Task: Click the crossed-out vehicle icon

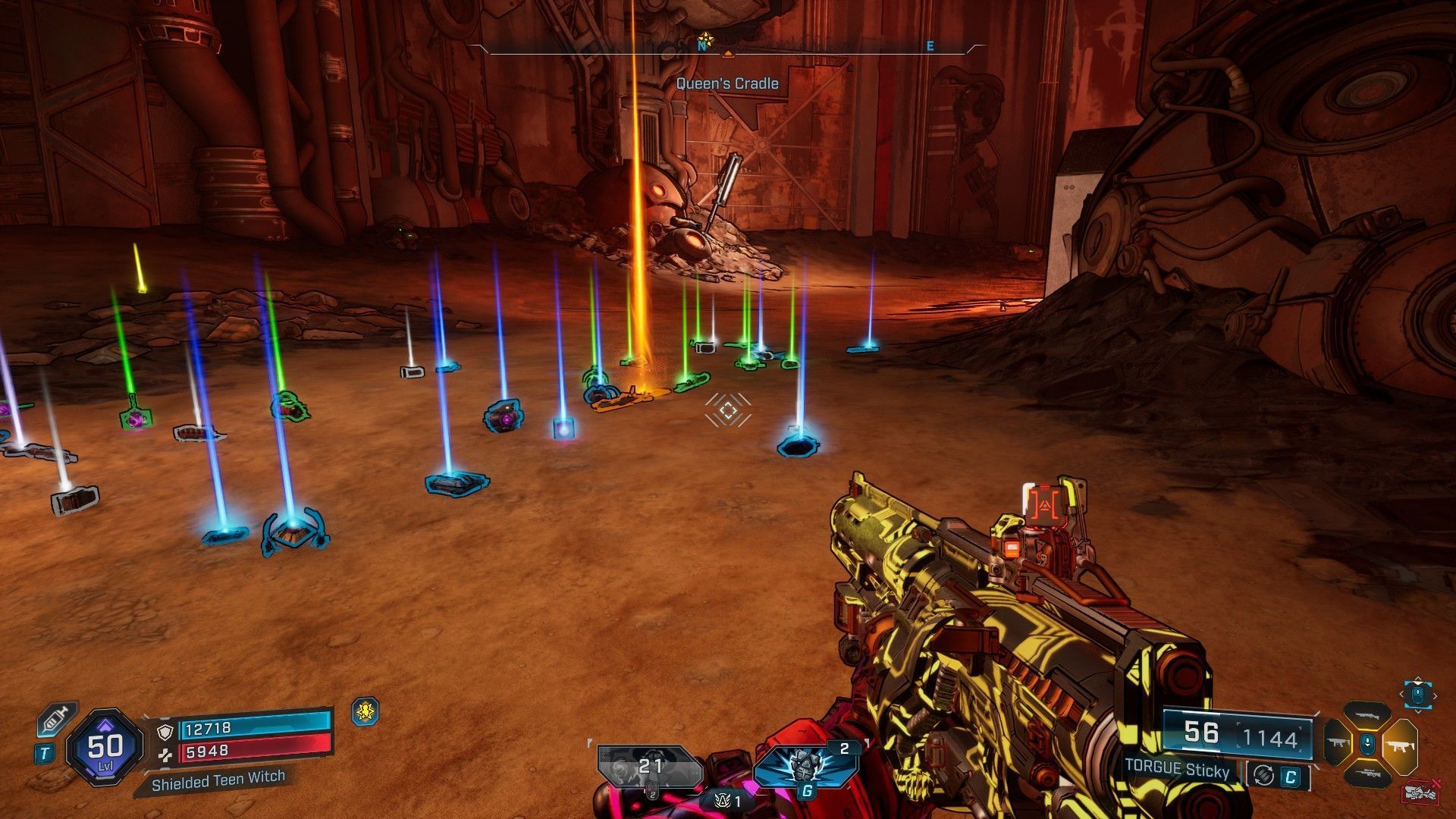Action: (1420, 792)
